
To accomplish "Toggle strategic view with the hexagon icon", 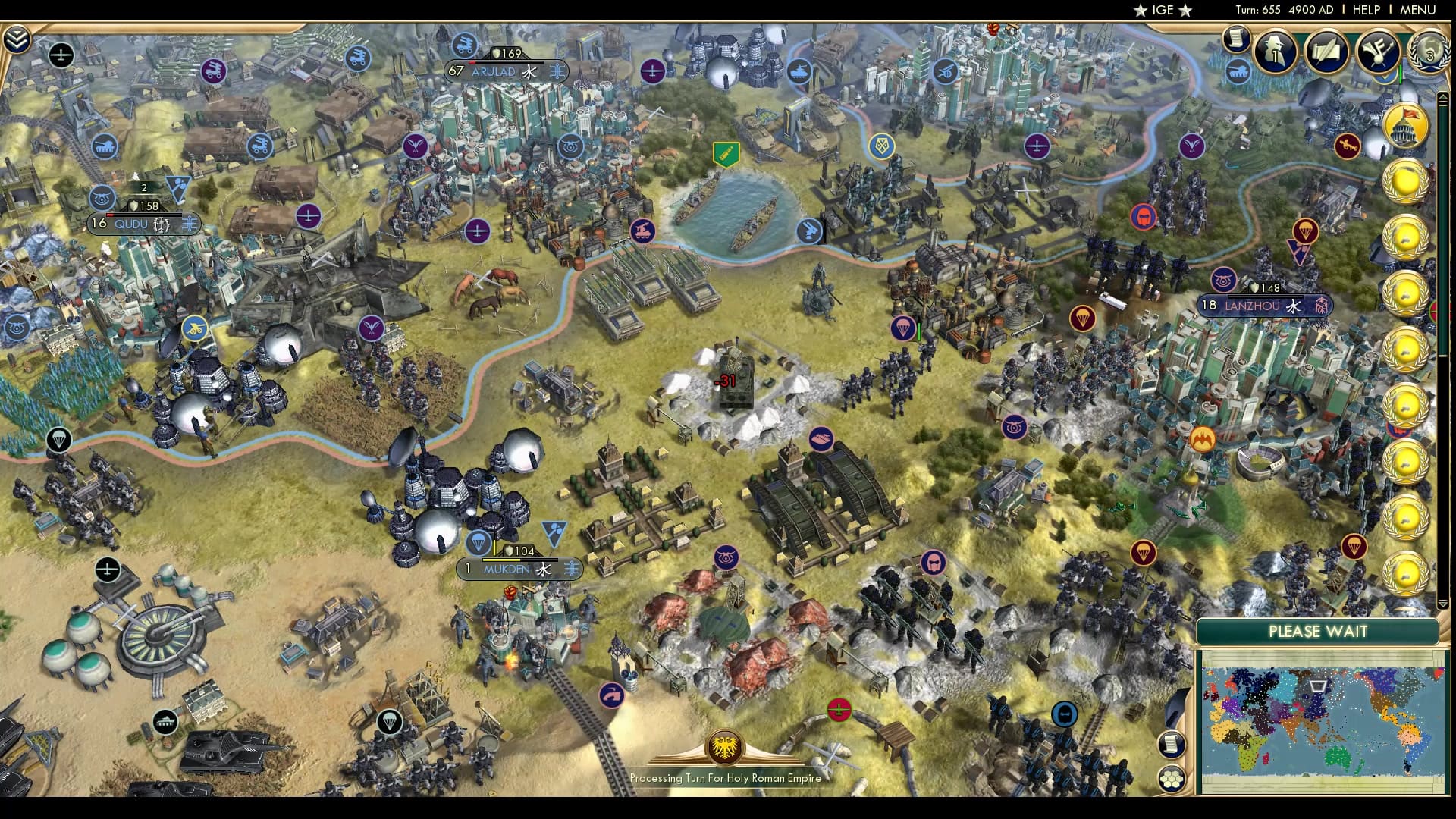I will tap(1172, 778).
